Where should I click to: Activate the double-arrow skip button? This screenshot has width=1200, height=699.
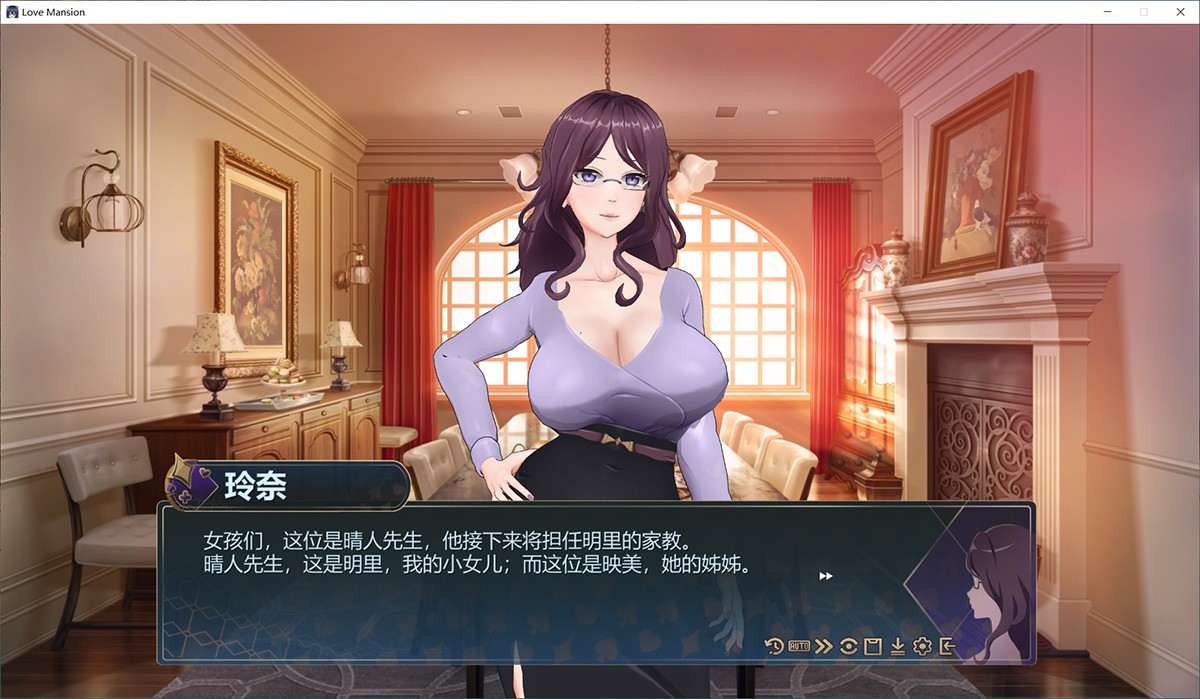[x=823, y=646]
